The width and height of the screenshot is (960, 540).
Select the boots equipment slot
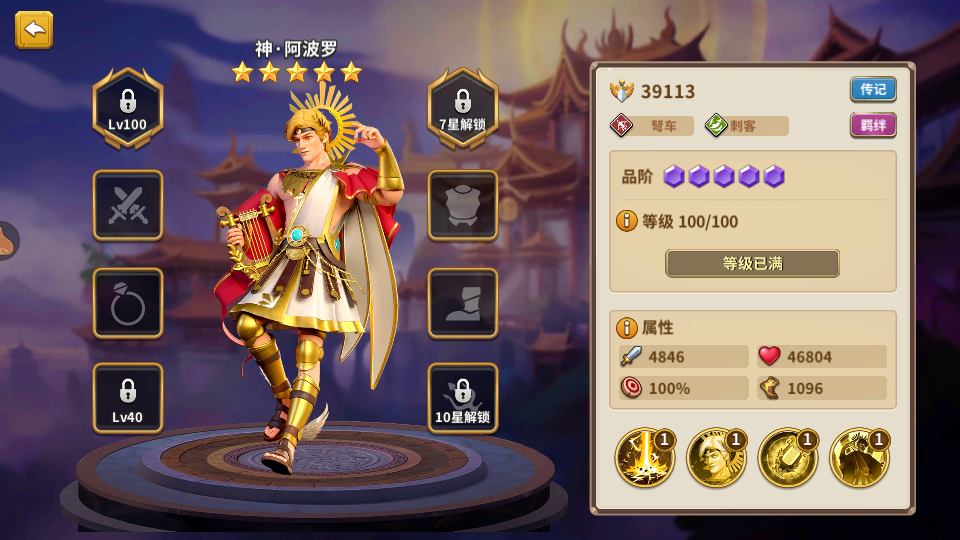(x=463, y=303)
